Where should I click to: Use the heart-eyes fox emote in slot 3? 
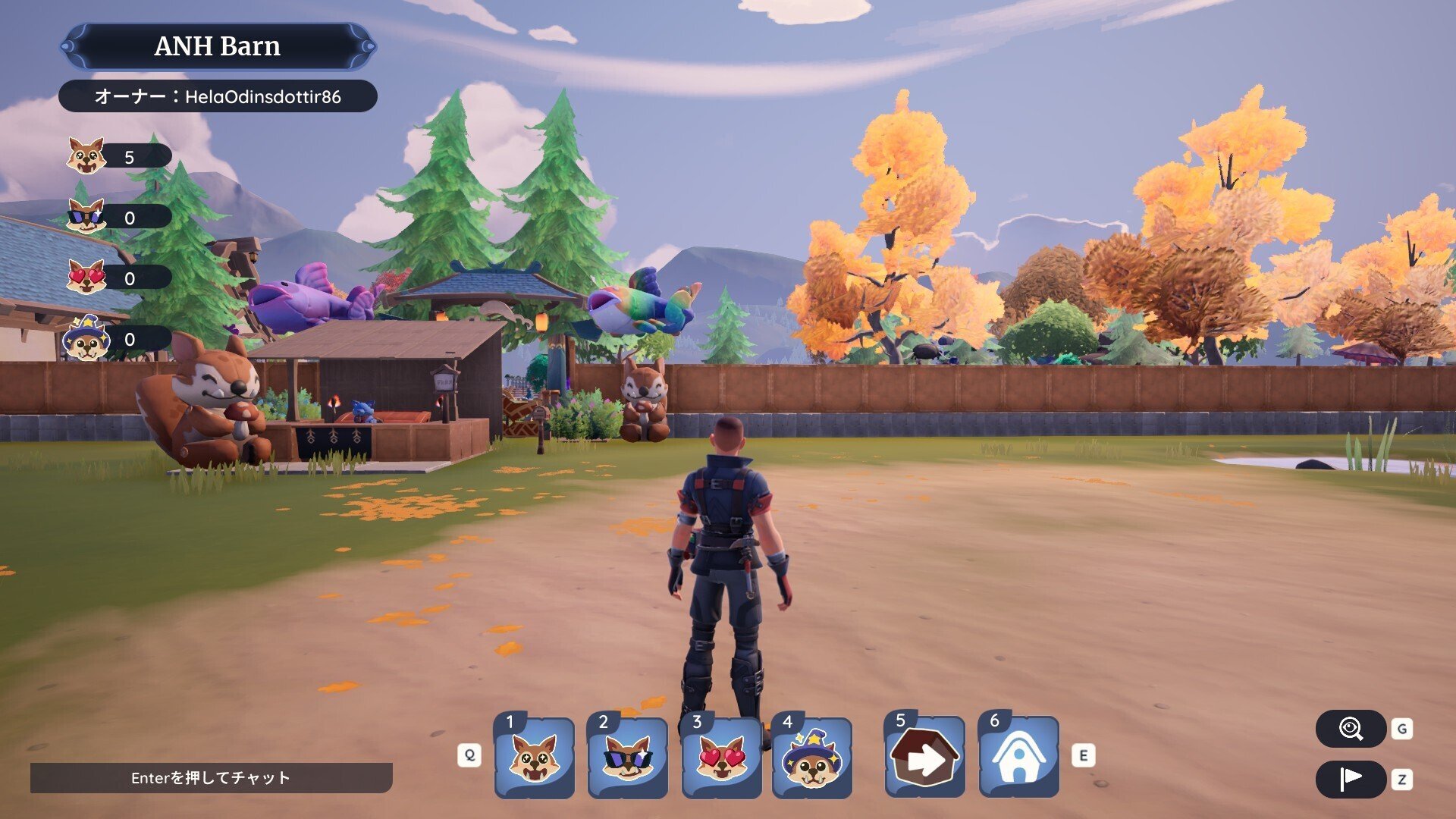point(721,758)
